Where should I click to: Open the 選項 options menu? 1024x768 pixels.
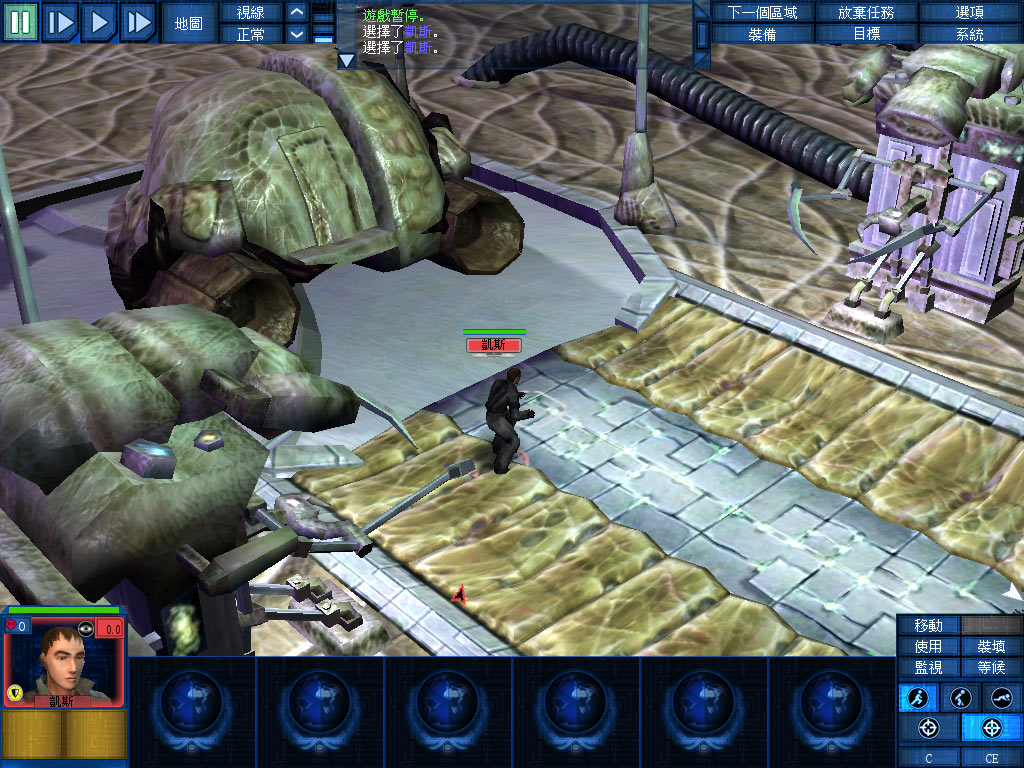(969, 12)
